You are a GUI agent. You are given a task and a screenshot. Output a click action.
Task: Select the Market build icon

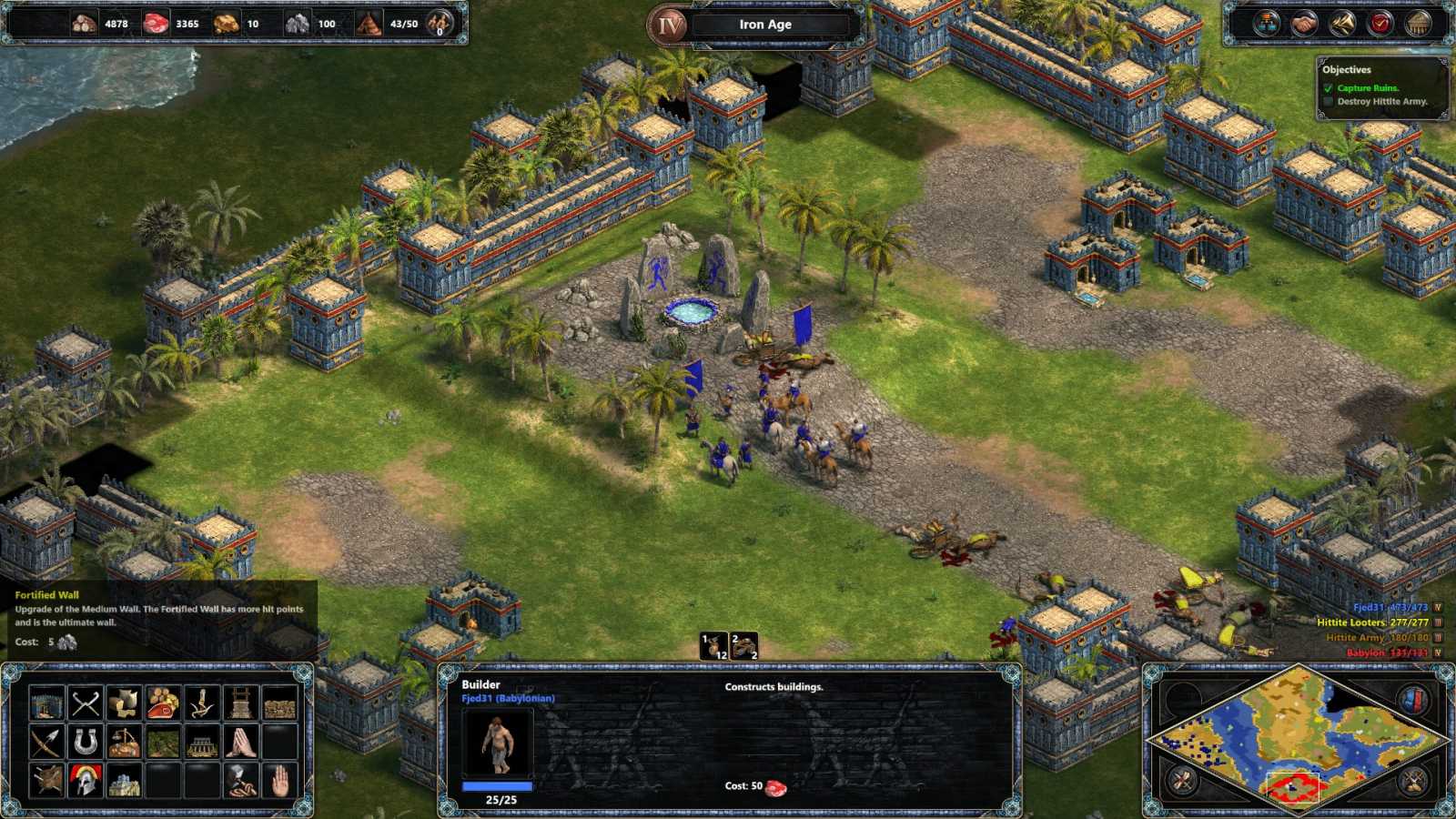124,743
